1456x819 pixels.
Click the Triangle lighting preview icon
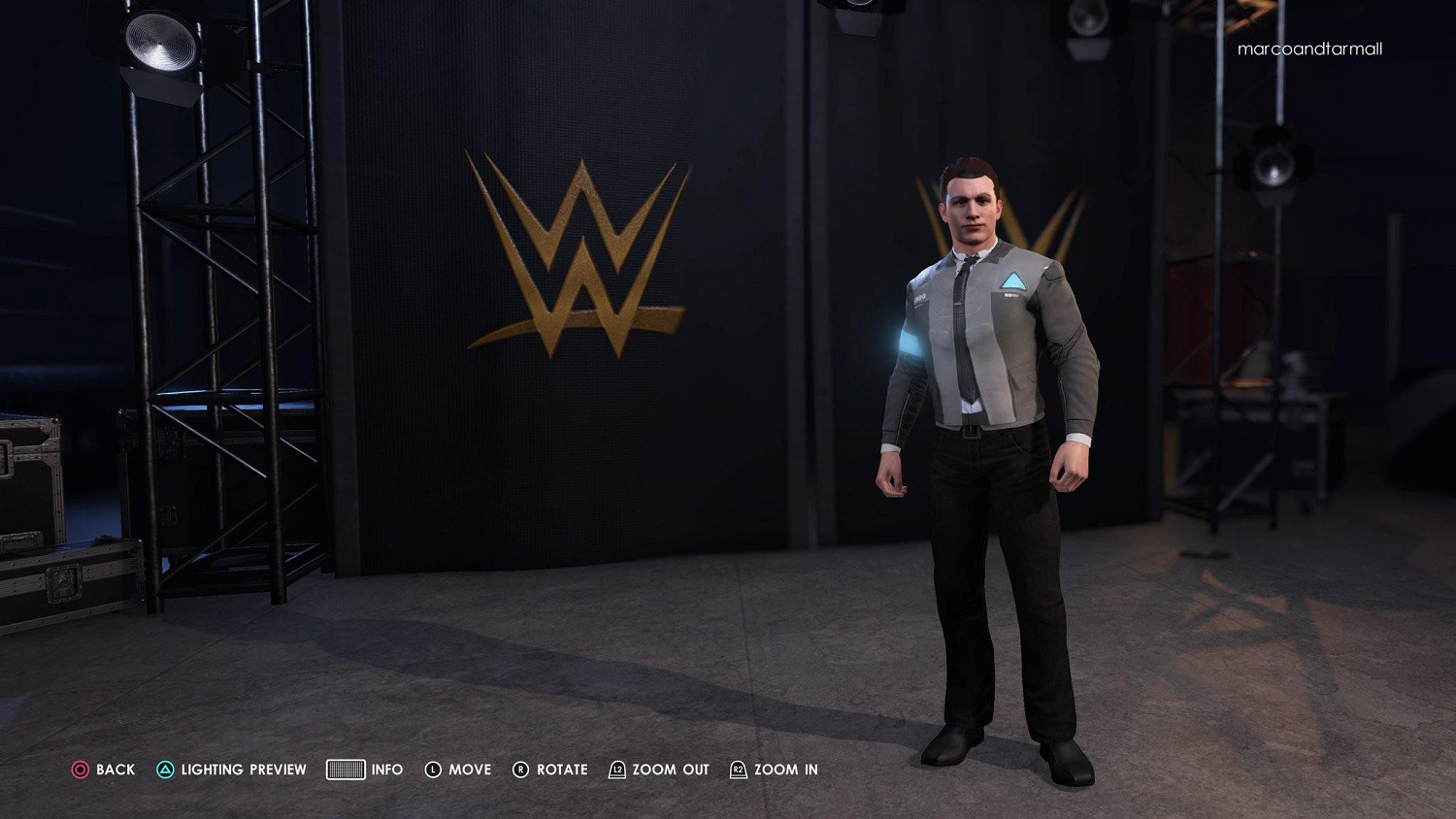[164, 770]
